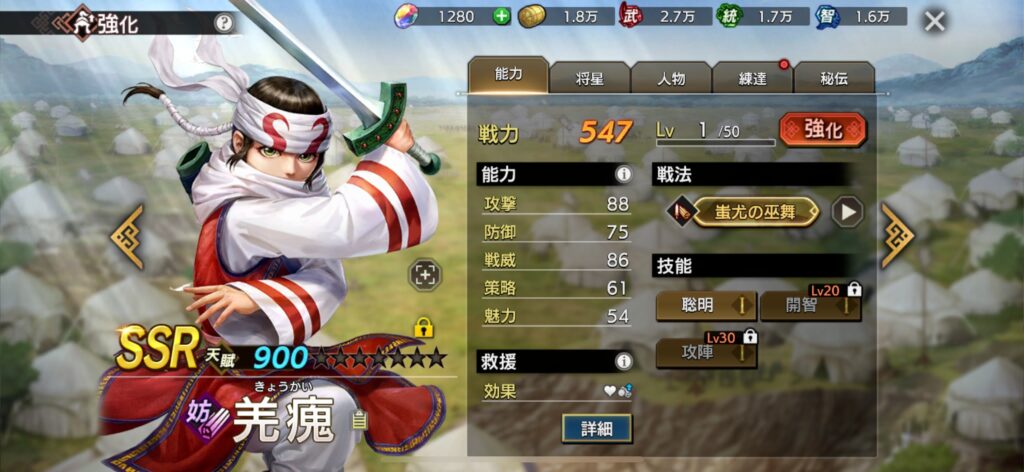Select the locked 開智 skill
Screen dimensions: 1024x472
(810, 305)
